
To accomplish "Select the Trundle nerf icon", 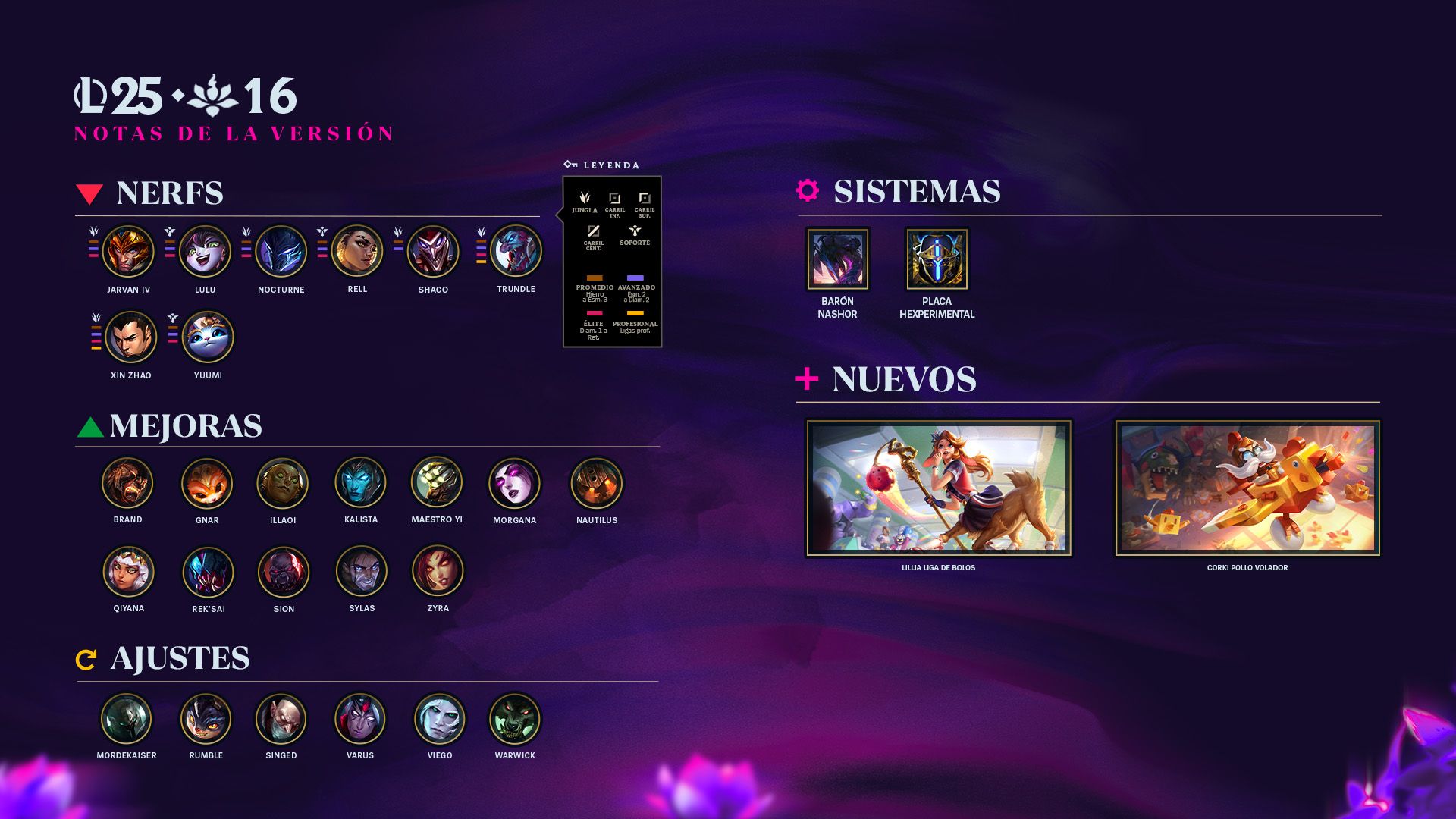I will 516,251.
